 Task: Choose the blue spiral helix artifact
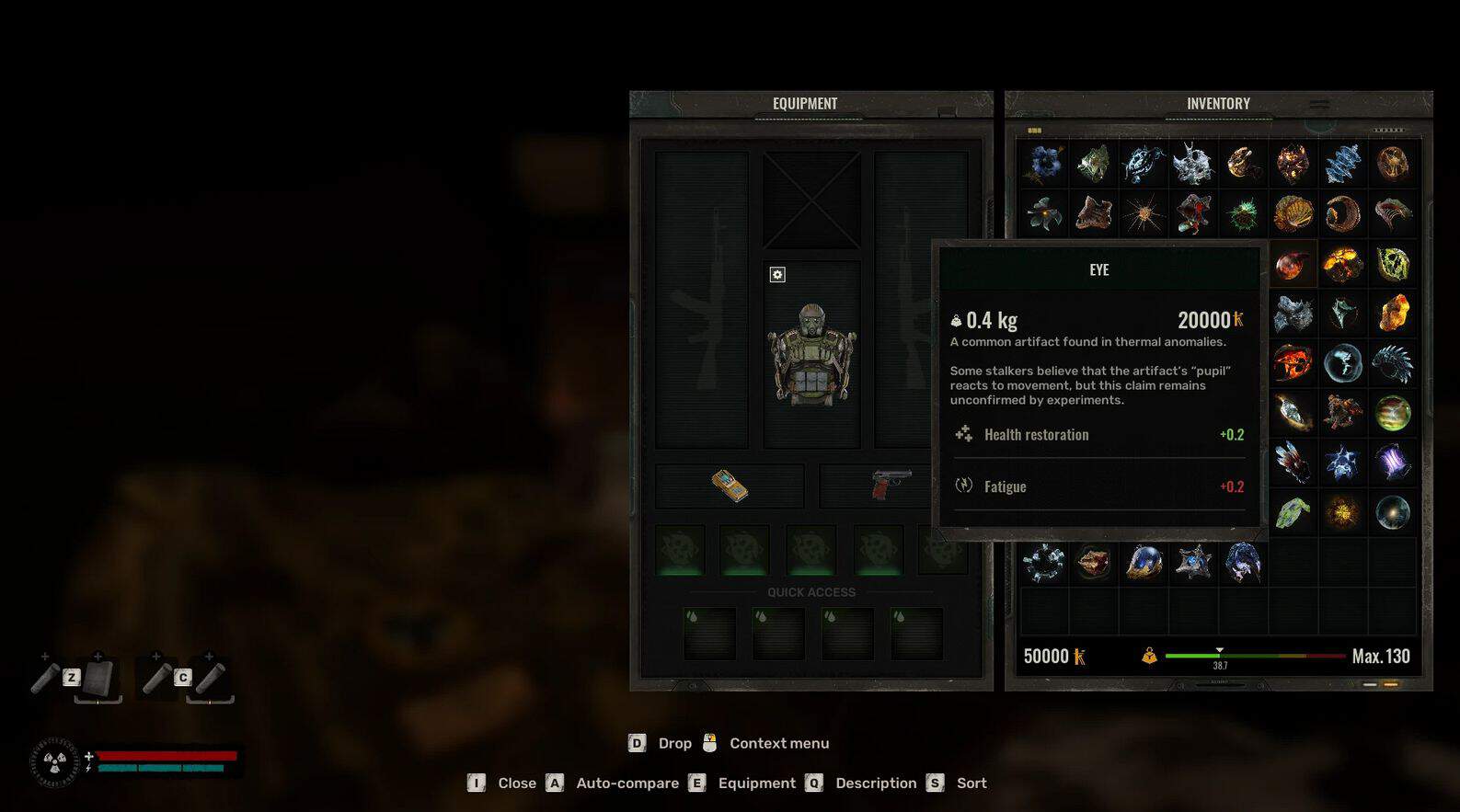[x=1342, y=165]
